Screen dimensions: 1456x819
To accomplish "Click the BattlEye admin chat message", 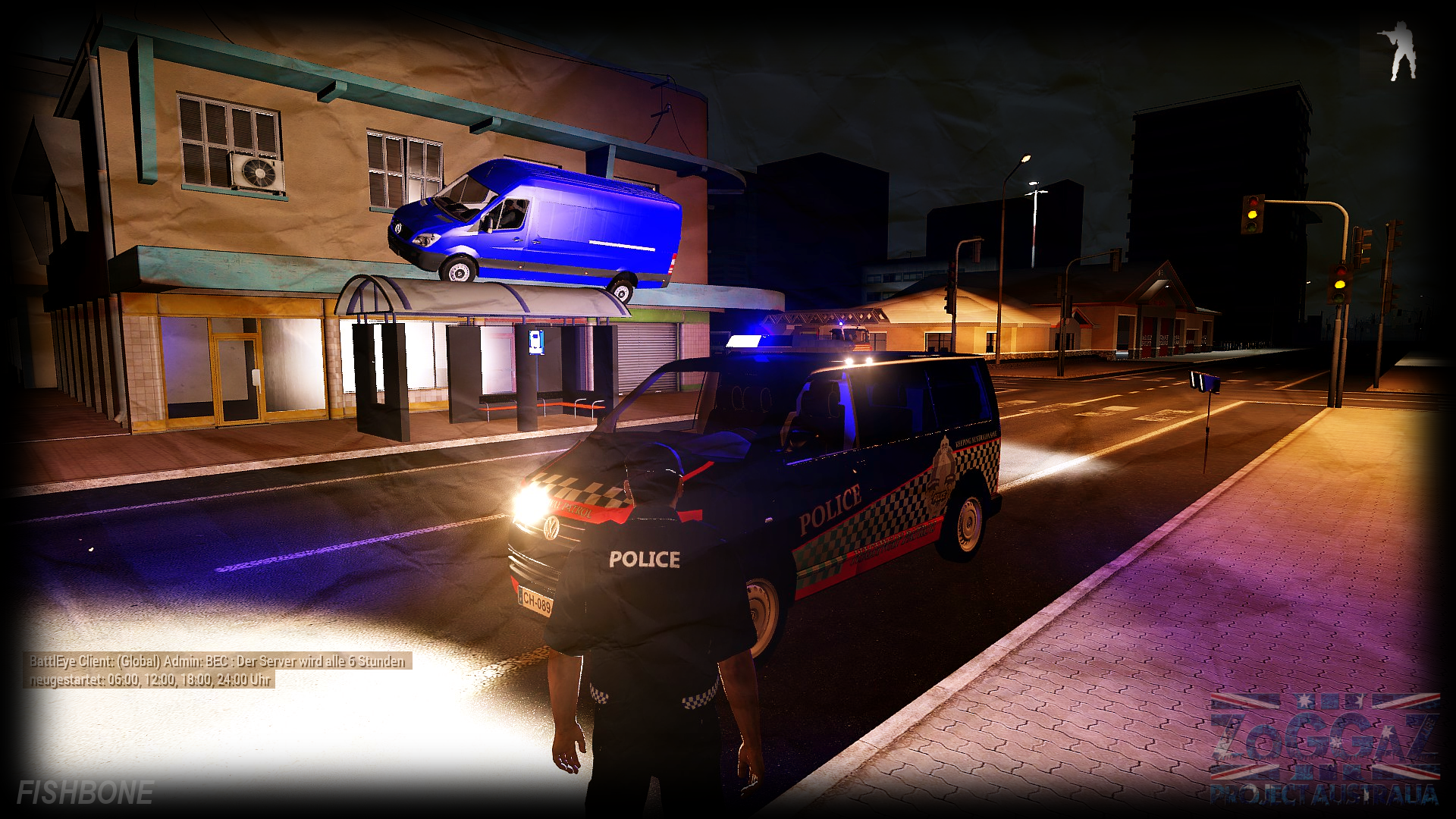I will coord(217,670).
